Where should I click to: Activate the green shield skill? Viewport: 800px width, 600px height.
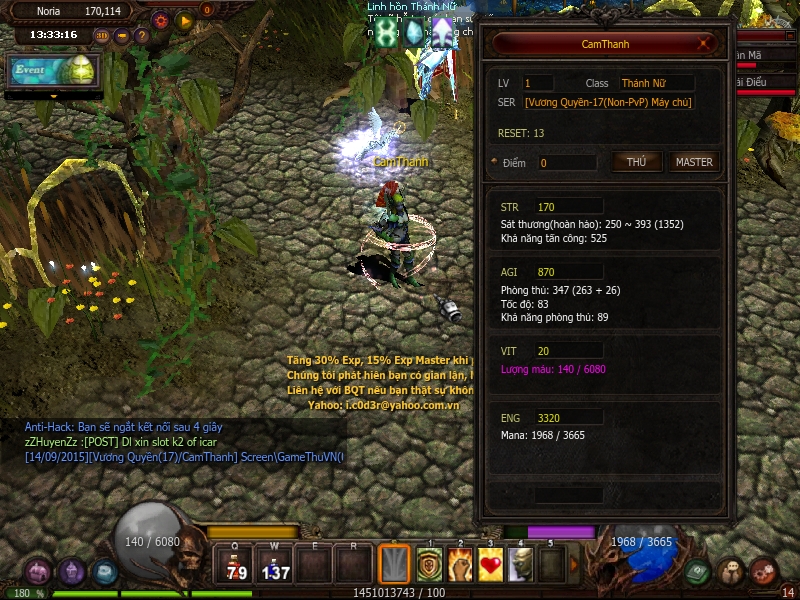tap(430, 564)
